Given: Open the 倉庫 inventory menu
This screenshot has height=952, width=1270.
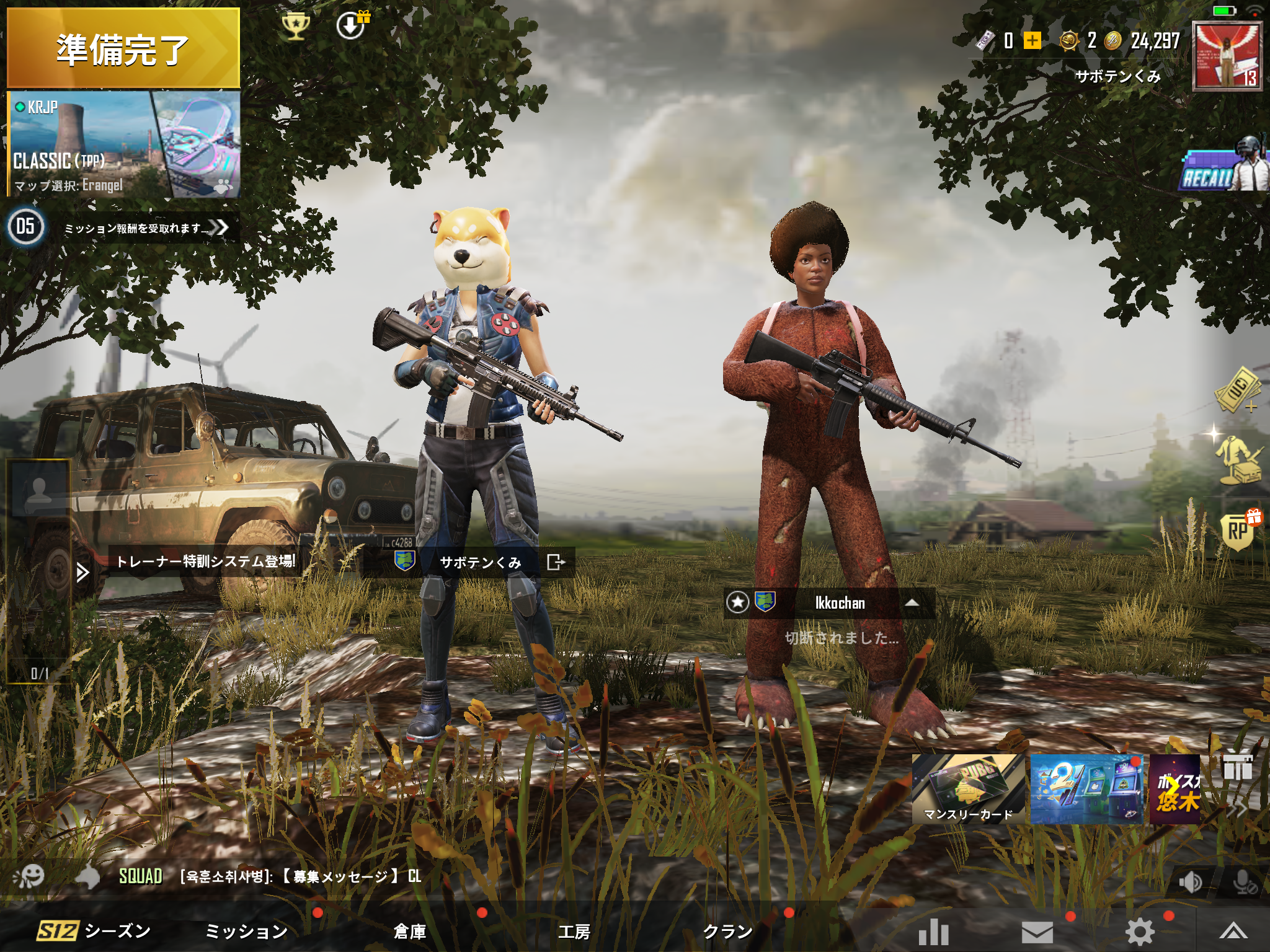Looking at the screenshot, I should [409, 931].
